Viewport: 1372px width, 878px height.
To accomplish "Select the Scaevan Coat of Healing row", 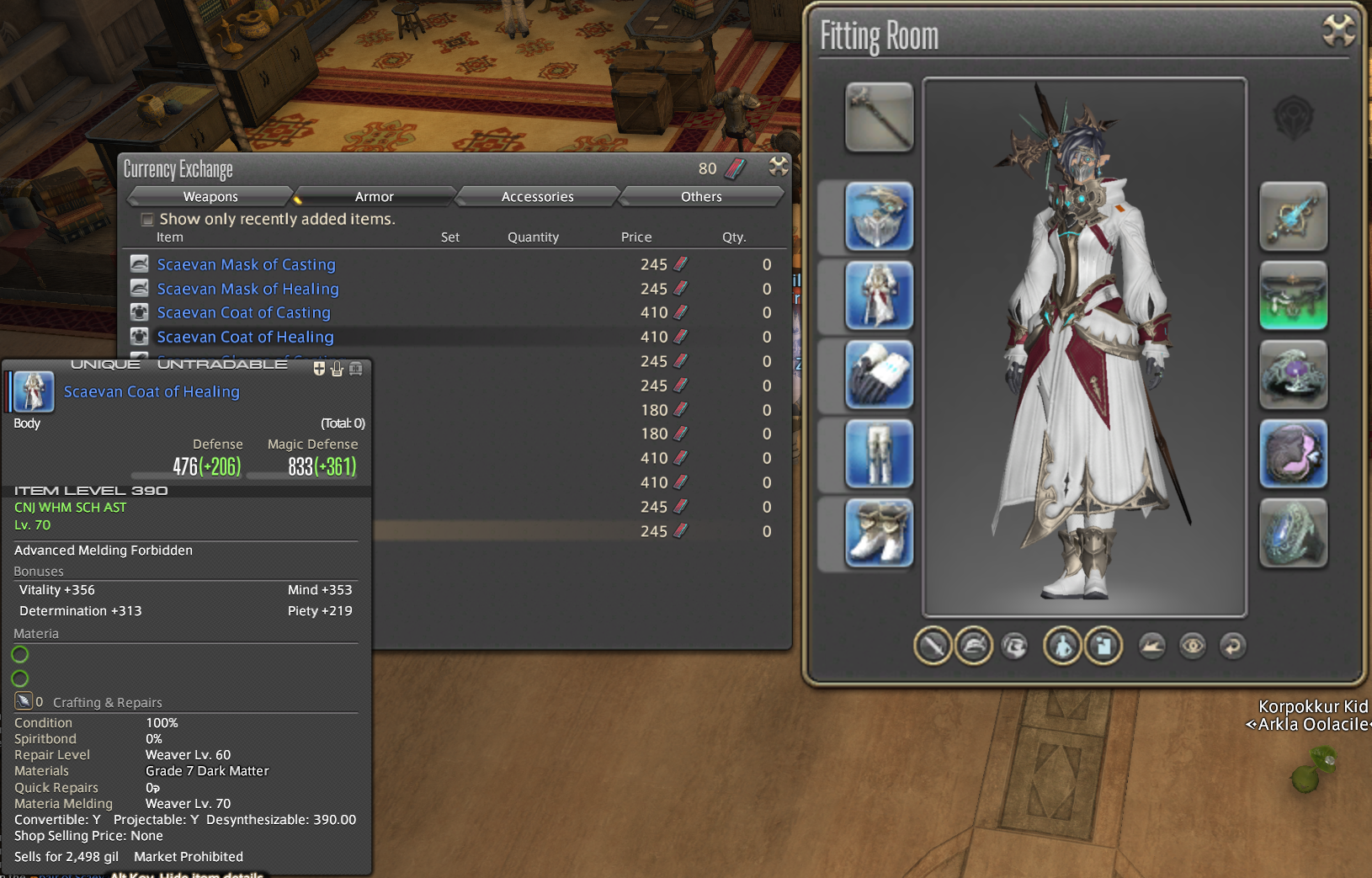I will coord(245,337).
